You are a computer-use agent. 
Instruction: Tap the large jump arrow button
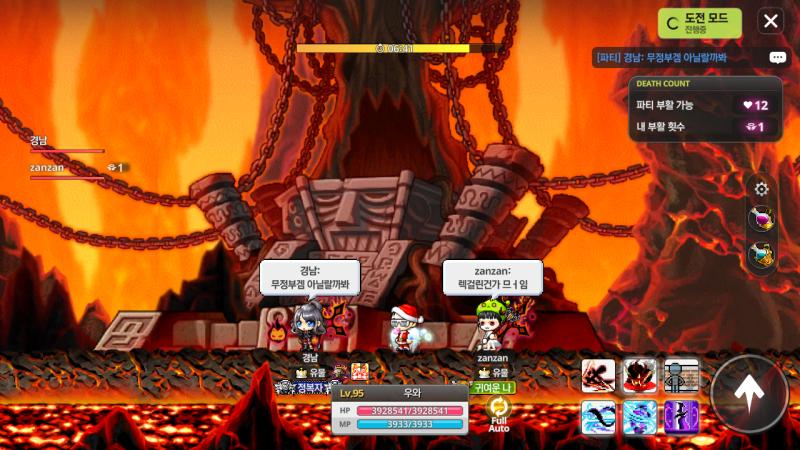[749, 393]
